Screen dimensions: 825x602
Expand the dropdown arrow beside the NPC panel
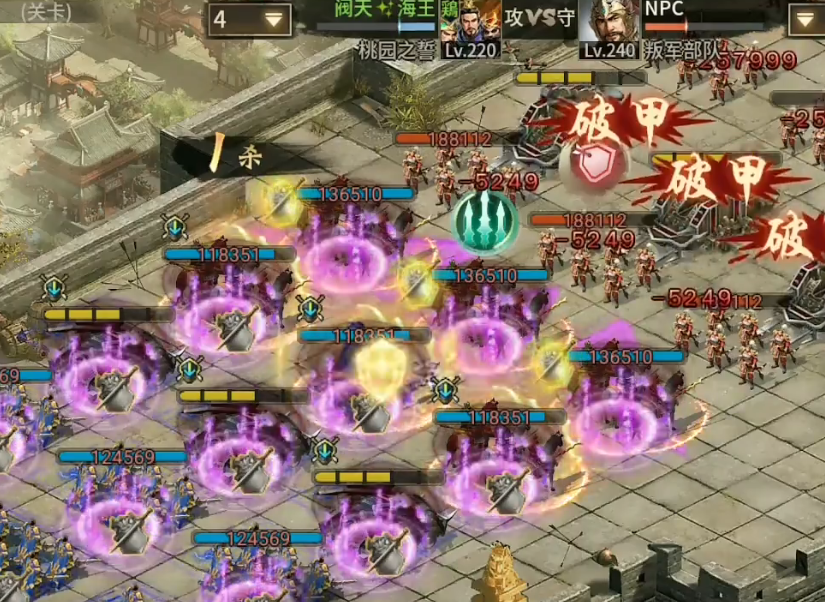point(803,19)
